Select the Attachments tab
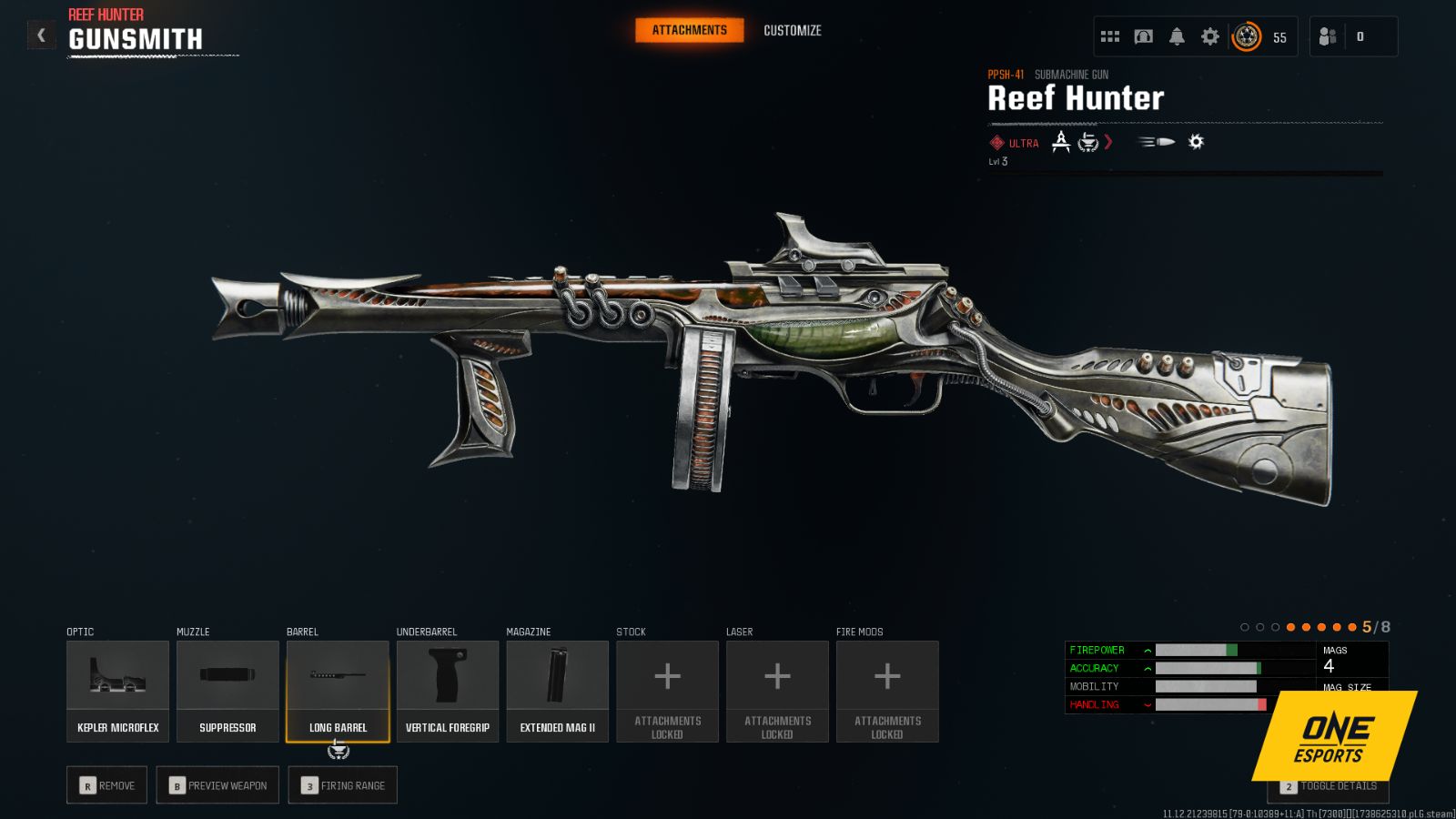The width and height of the screenshot is (1456, 819). click(689, 29)
